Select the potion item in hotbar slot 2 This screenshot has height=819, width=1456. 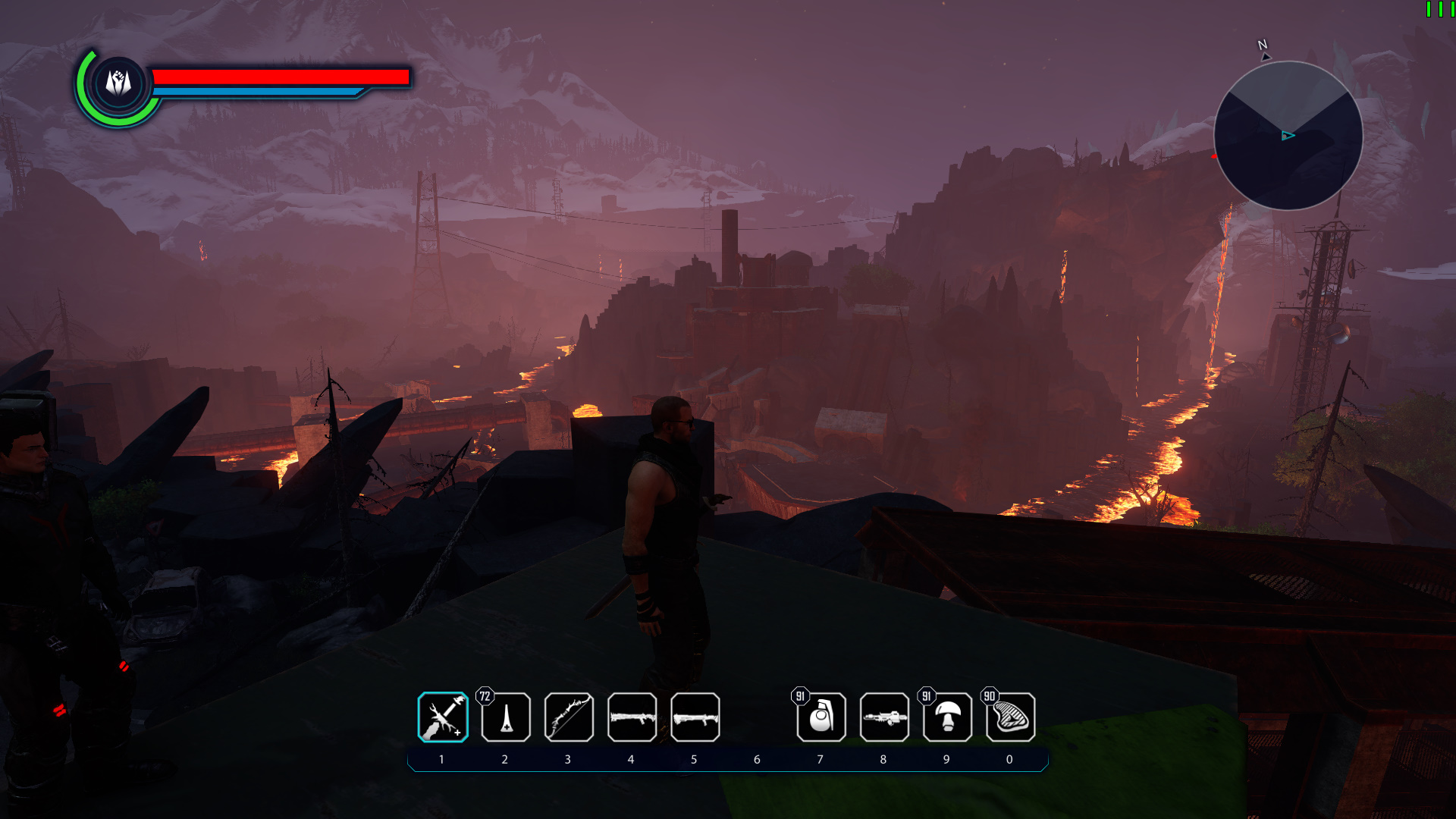point(505,716)
